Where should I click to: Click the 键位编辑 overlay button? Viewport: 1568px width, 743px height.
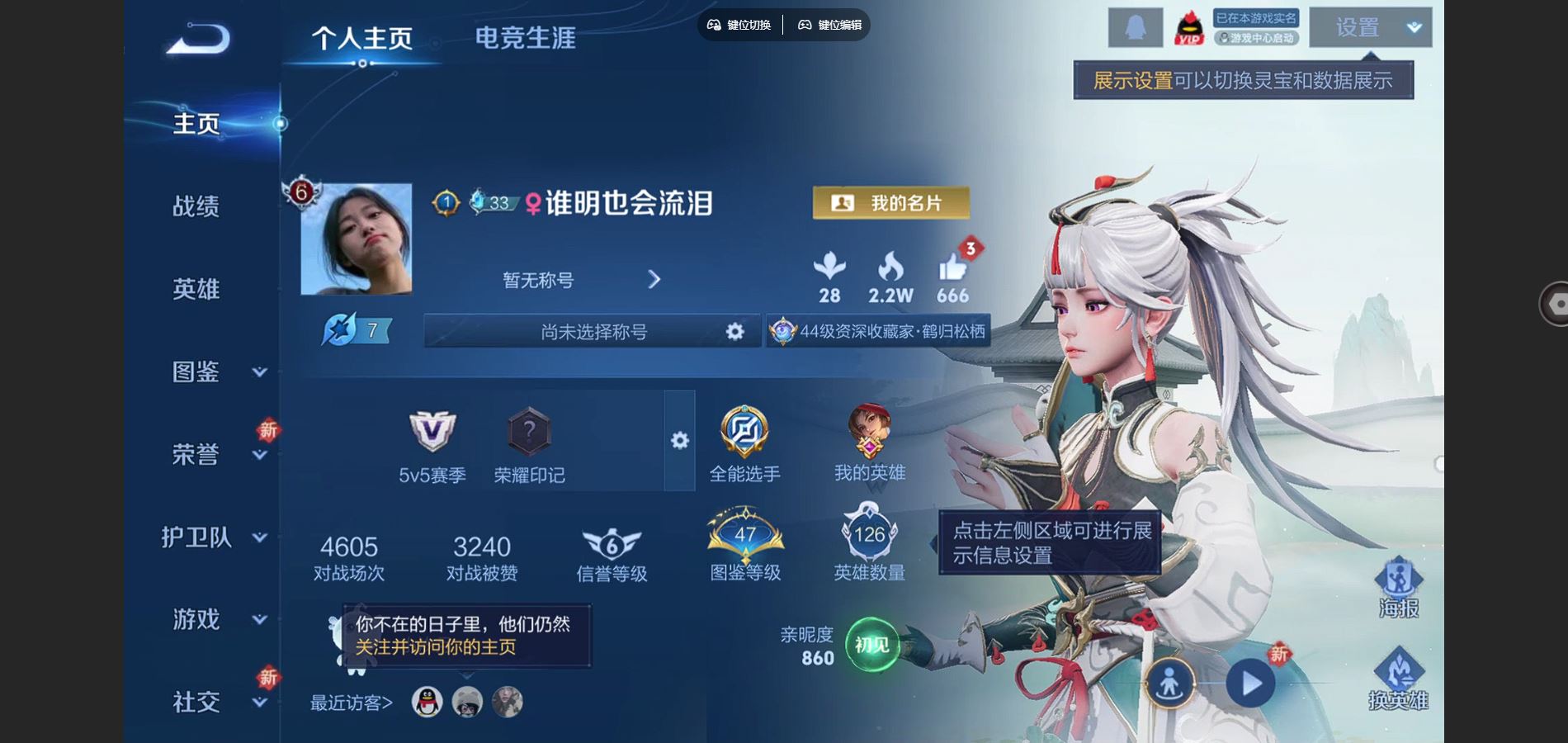[829, 25]
